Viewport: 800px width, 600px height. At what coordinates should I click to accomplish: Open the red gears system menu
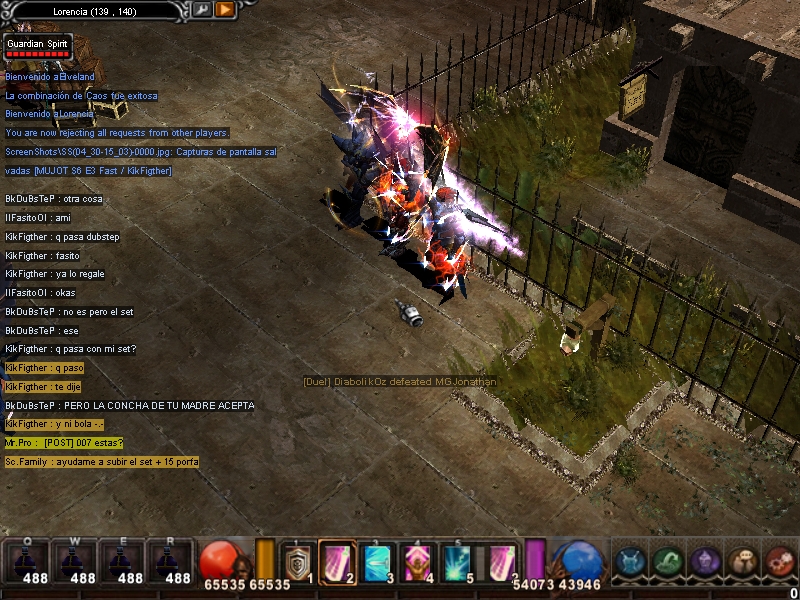[x=779, y=563]
